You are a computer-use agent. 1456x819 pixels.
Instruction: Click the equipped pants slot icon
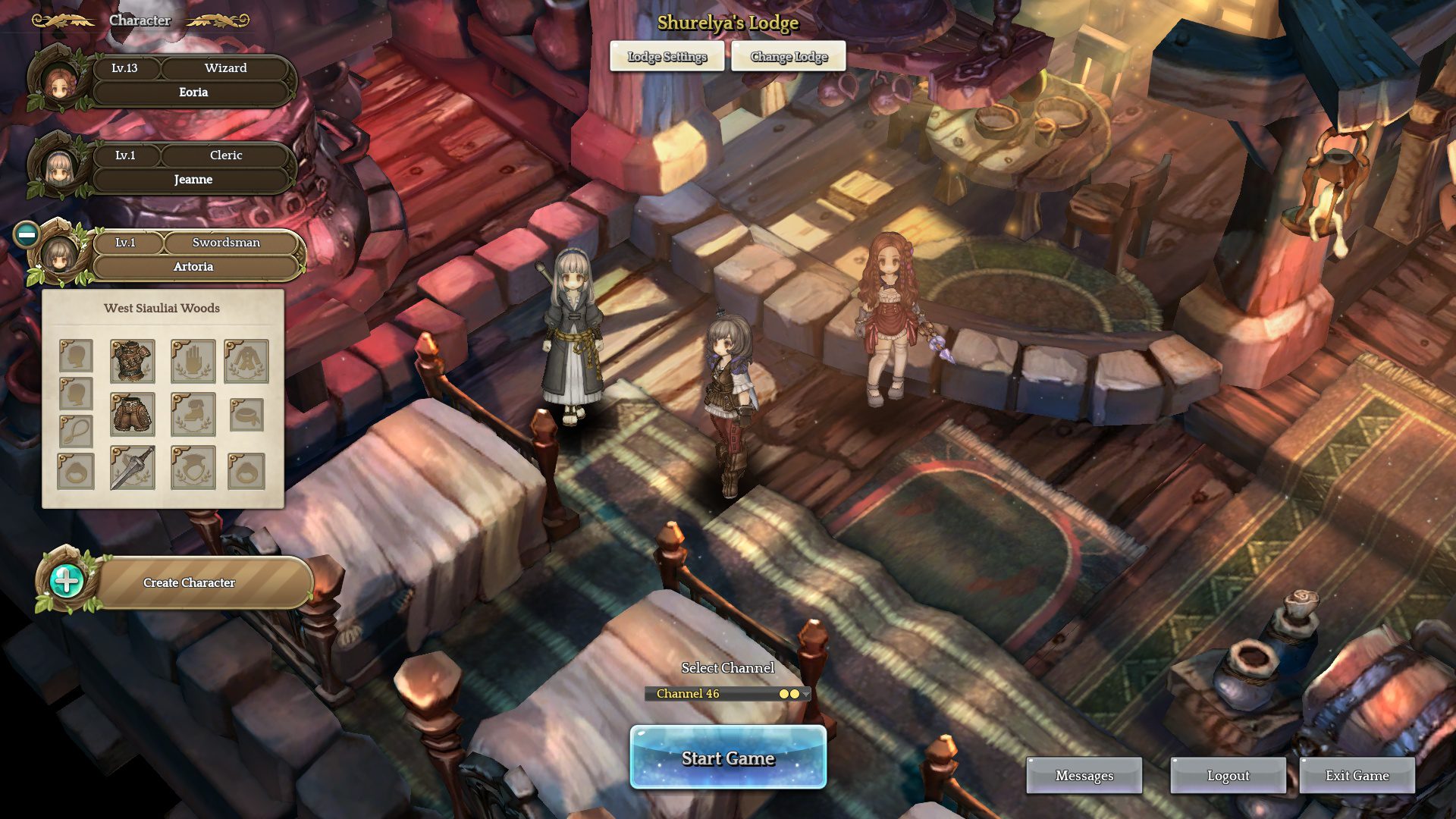pos(133,415)
